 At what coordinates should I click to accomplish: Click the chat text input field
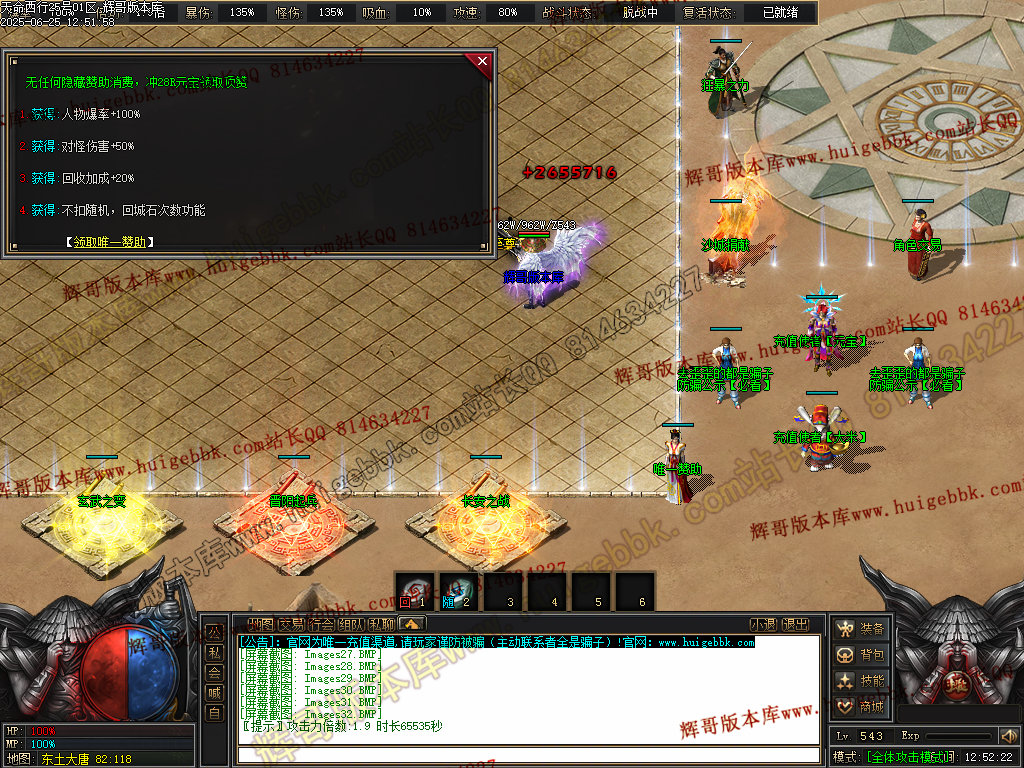click(x=528, y=755)
